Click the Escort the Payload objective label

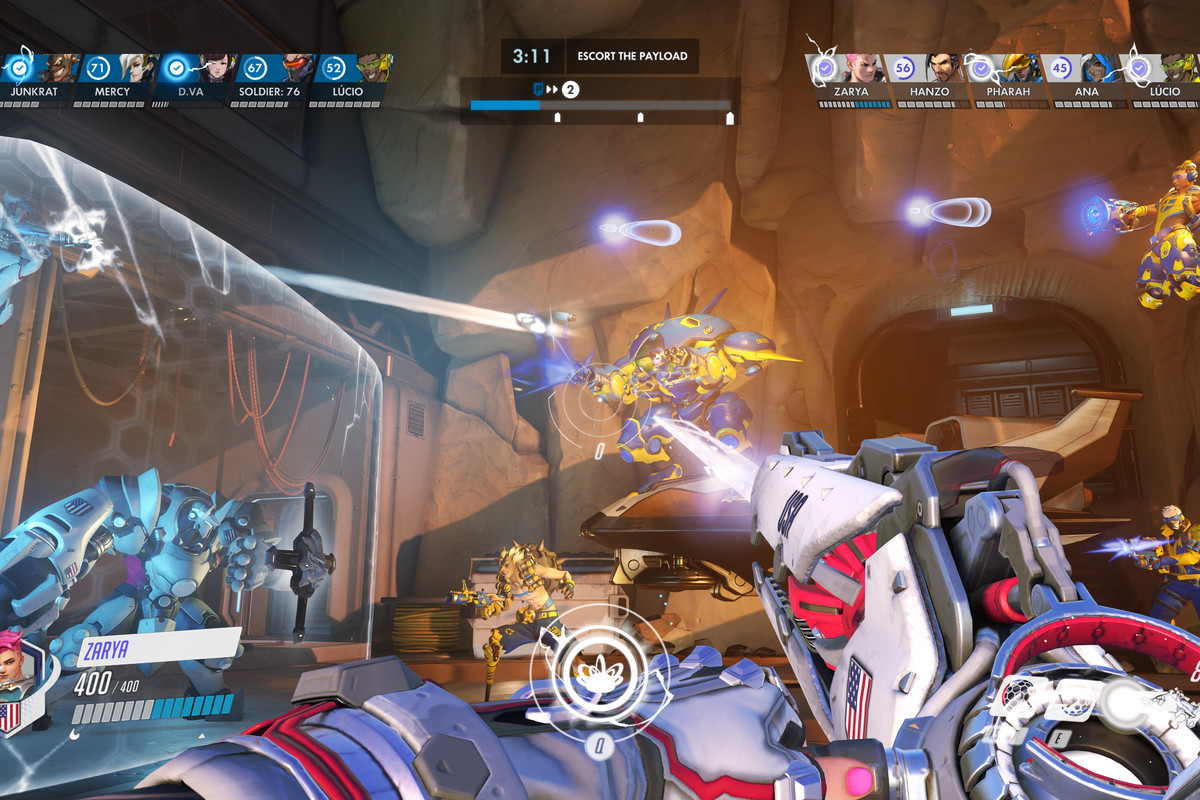point(632,56)
